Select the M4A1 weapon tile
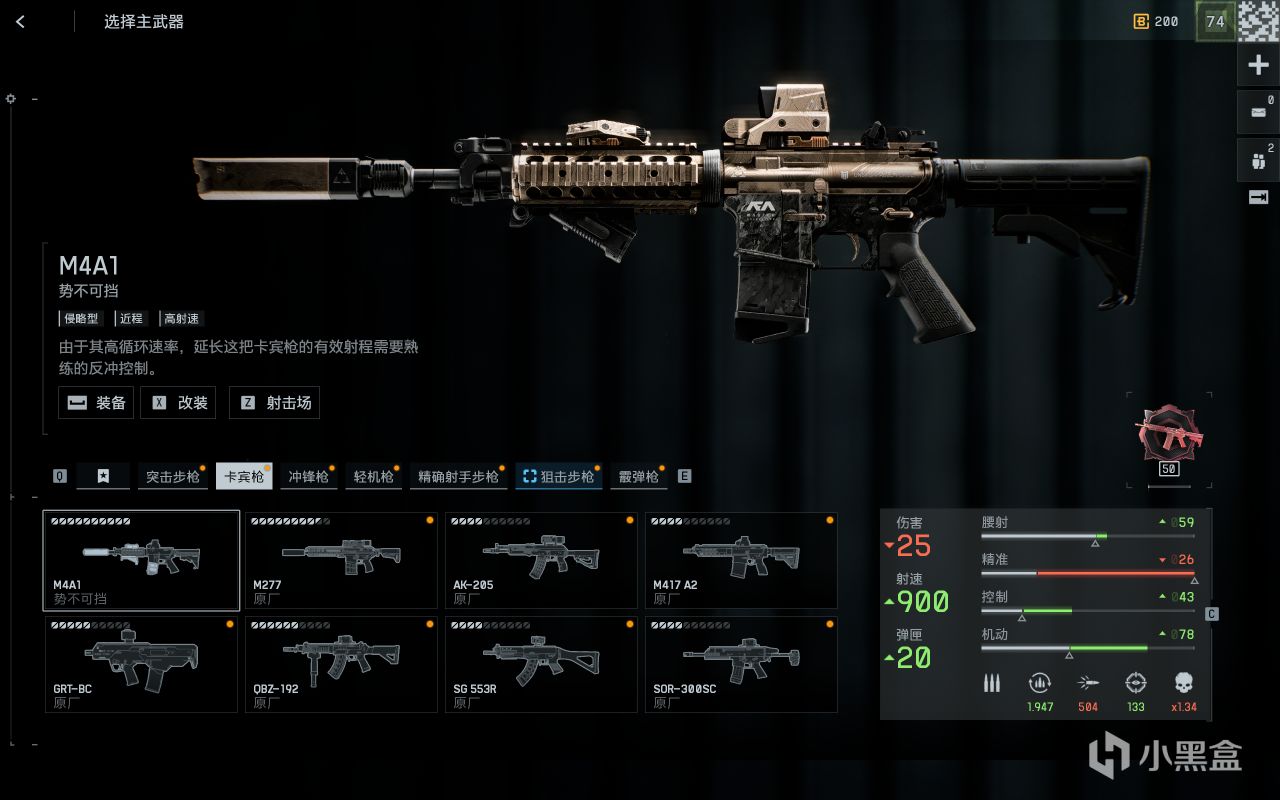This screenshot has width=1280, height=800. pos(141,560)
